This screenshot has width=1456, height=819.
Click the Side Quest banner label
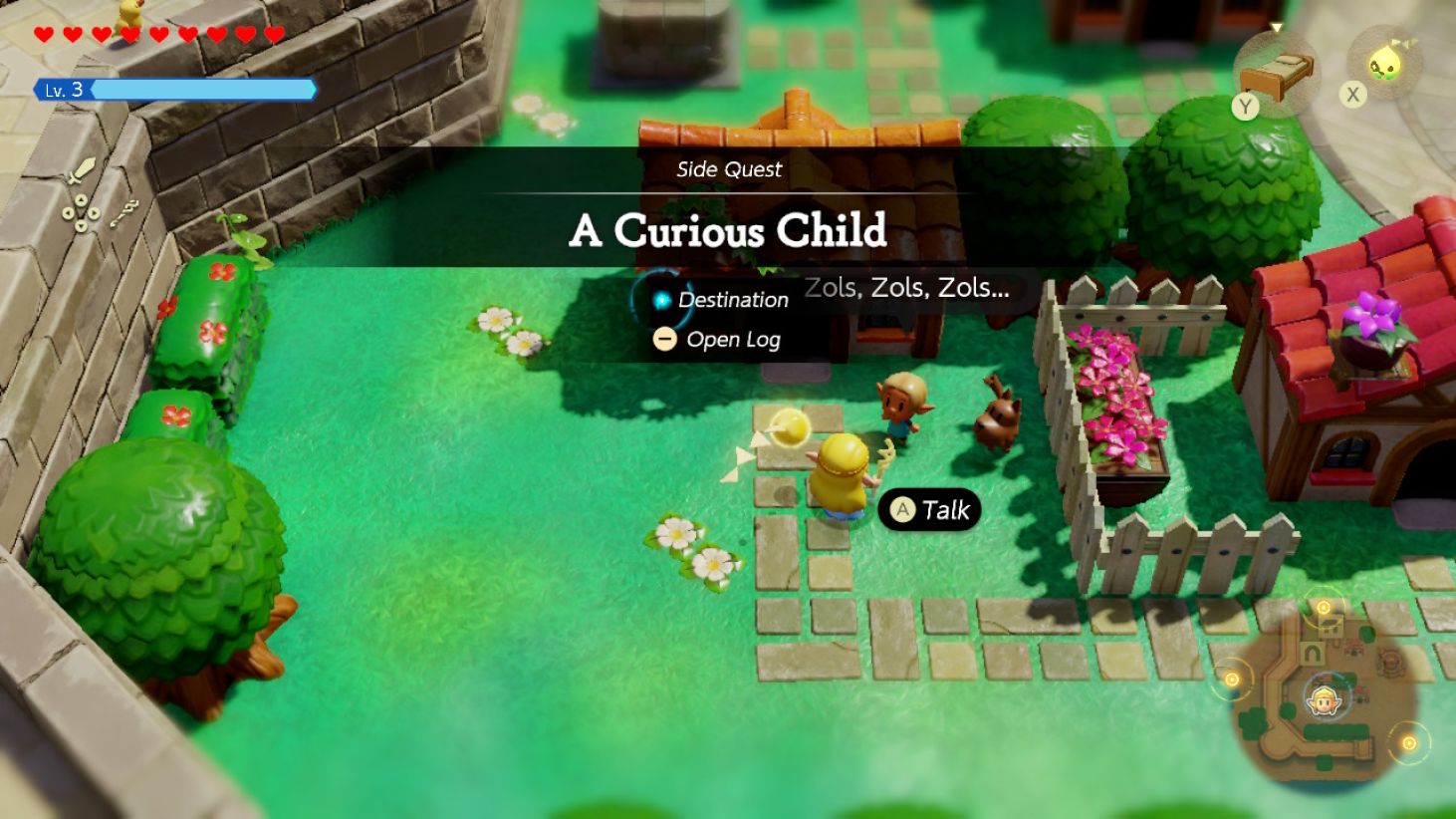pyautogui.click(x=728, y=169)
